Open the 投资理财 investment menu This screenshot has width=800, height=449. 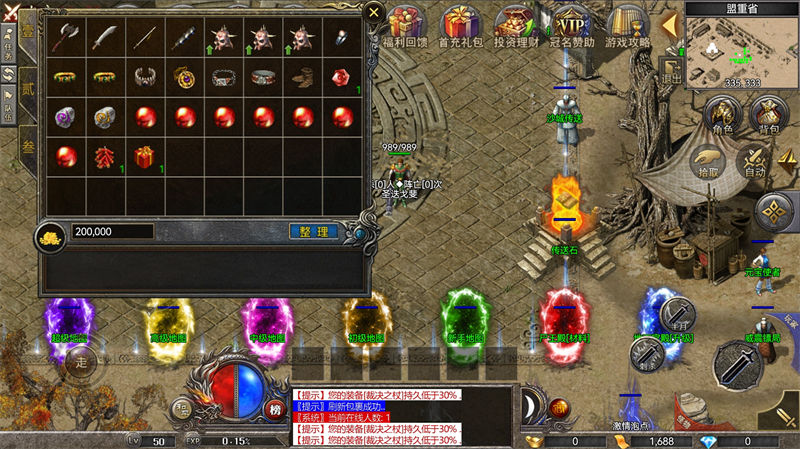[x=517, y=26]
